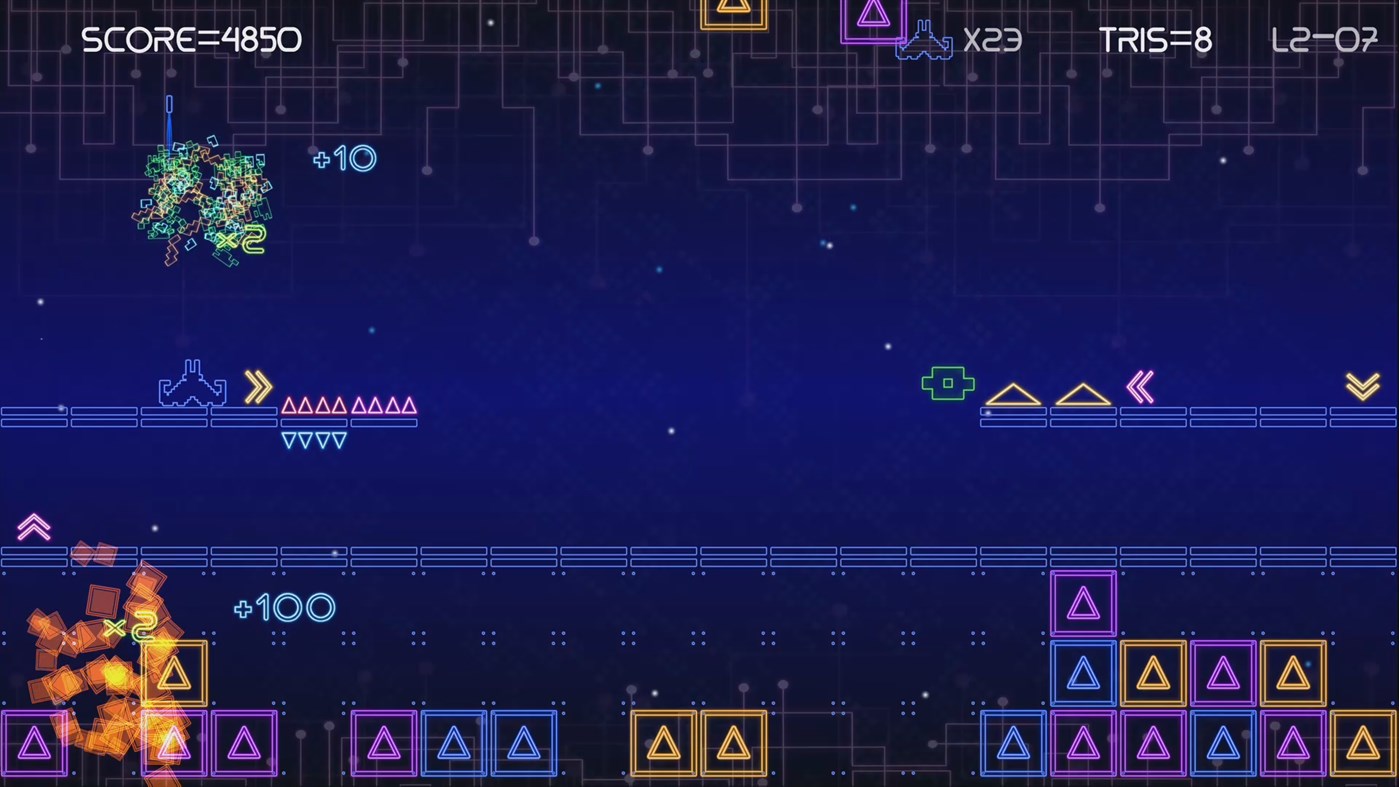This screenshot has width=1399, height=787.
Task: Click the purple triangle block in the stacked column
Action: click(x=1083, y=601)
